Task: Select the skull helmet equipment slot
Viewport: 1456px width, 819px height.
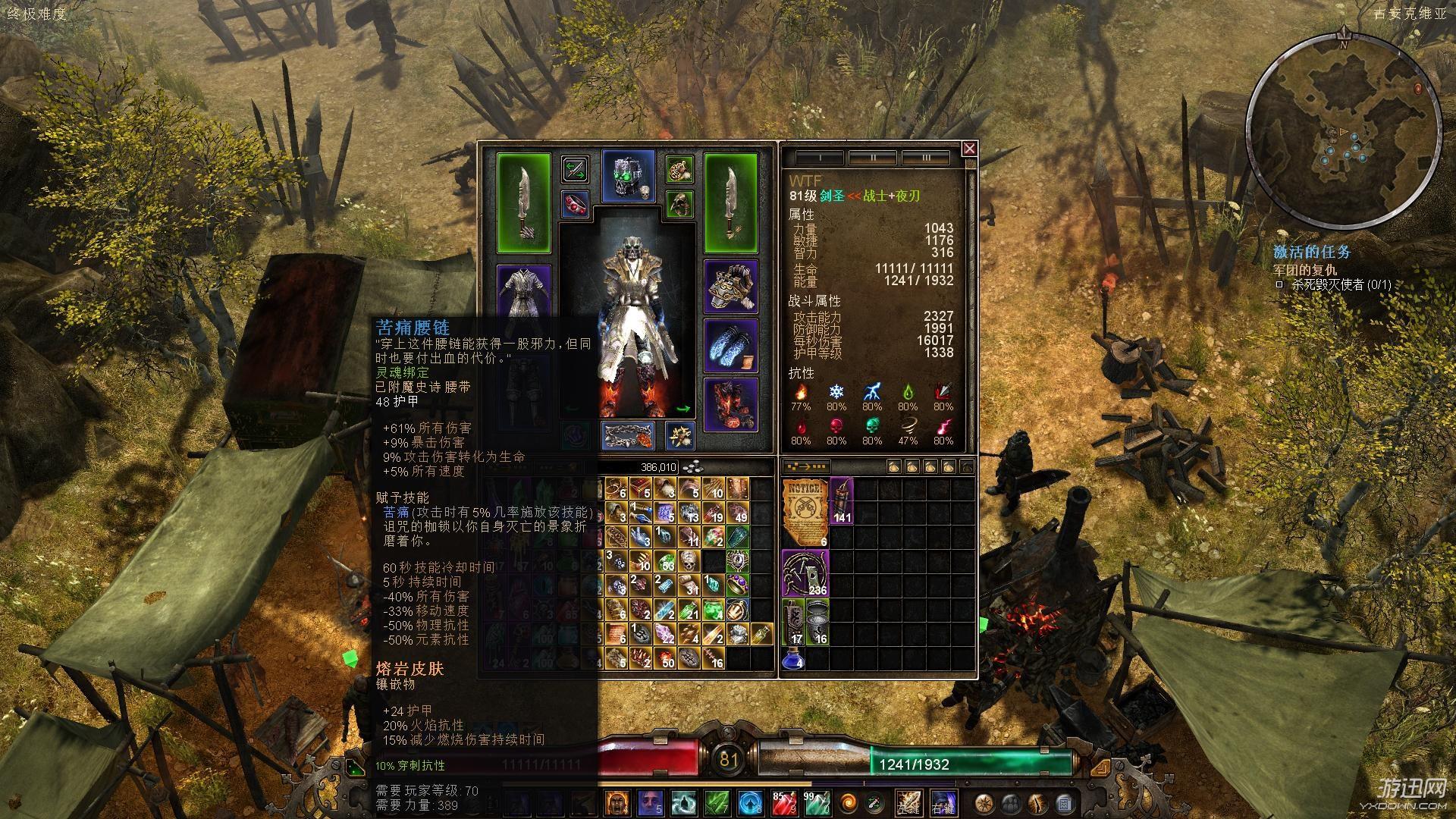Action: click(628, 177)
